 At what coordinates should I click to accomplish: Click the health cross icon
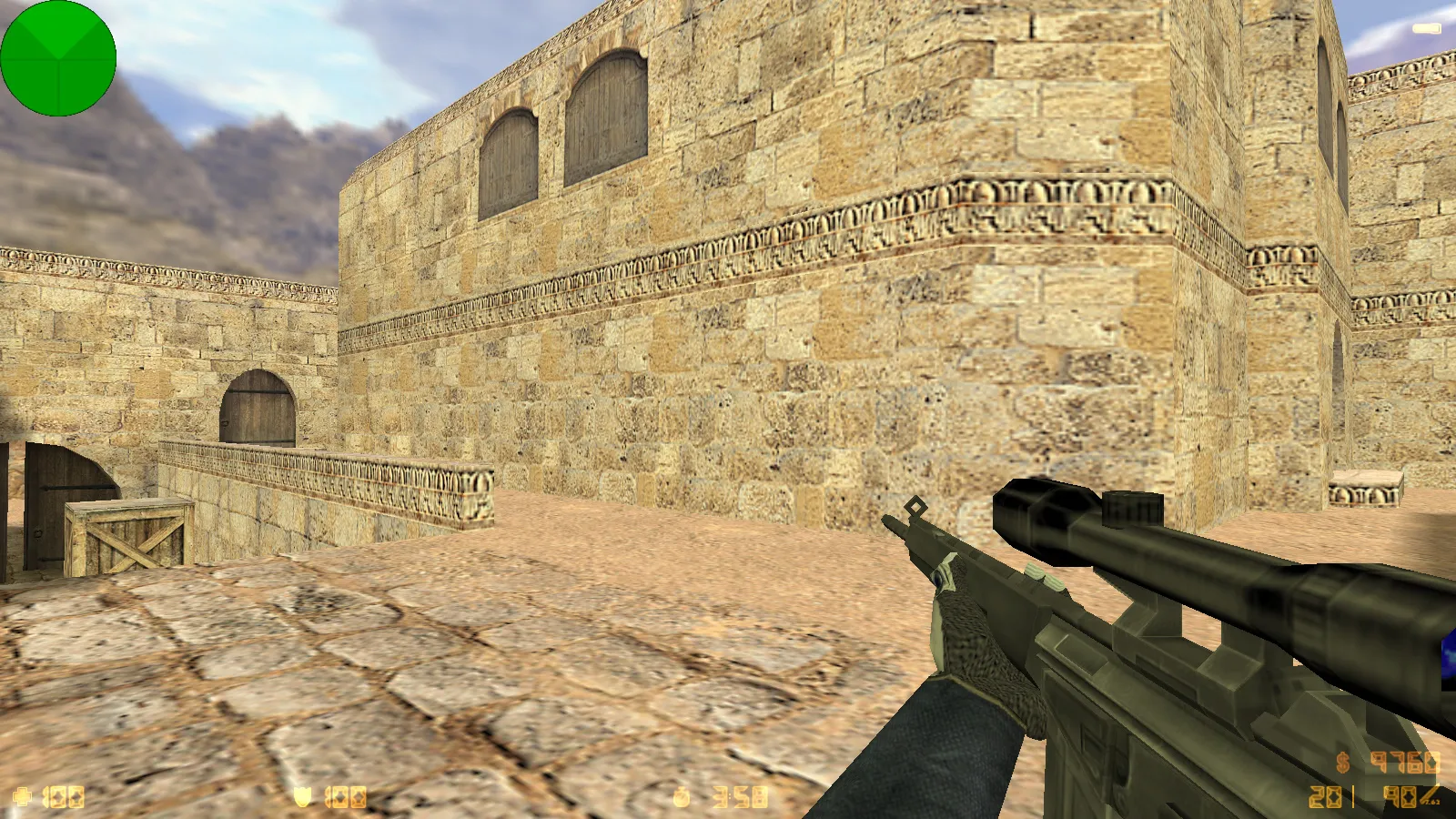(x=20, y=798)
